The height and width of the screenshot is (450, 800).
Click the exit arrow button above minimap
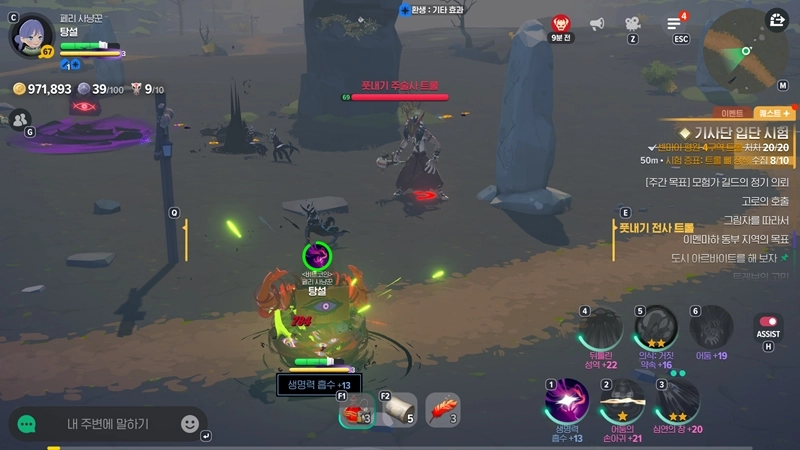(777, 19)
